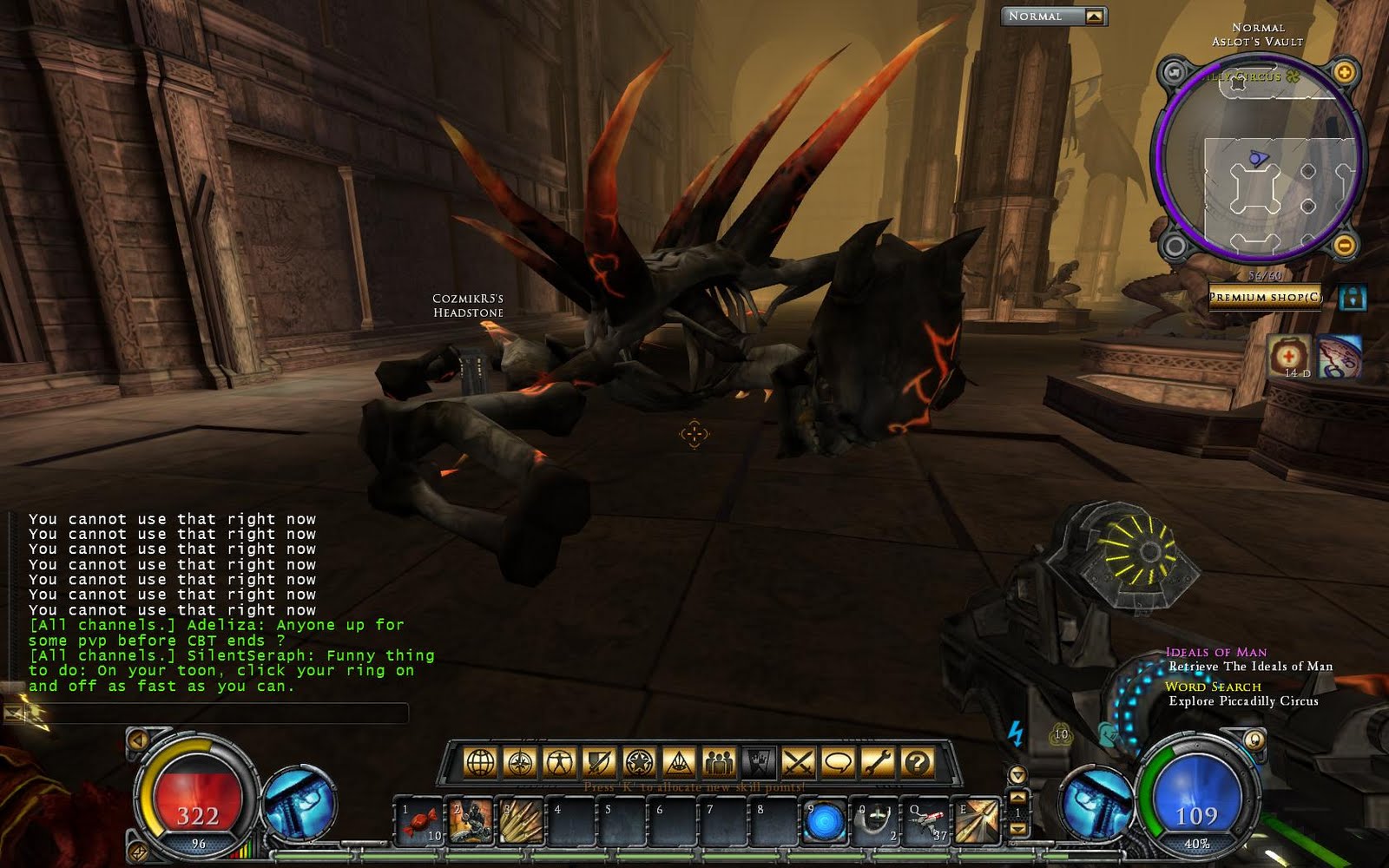Expand the Normal difficulty selector arrow
This screenshot has height=868, width=1389.
[1093, 15]
